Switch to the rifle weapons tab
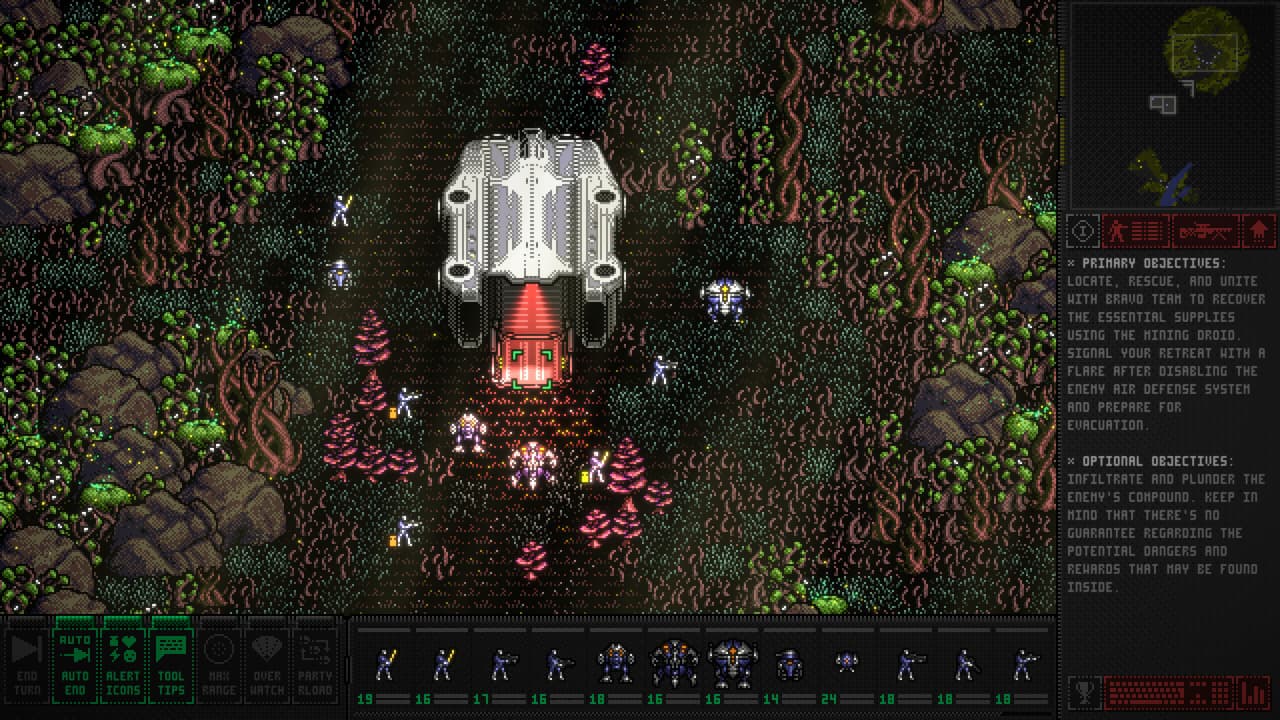The width and height of the screenshot is (1280, 720). 1205,231
